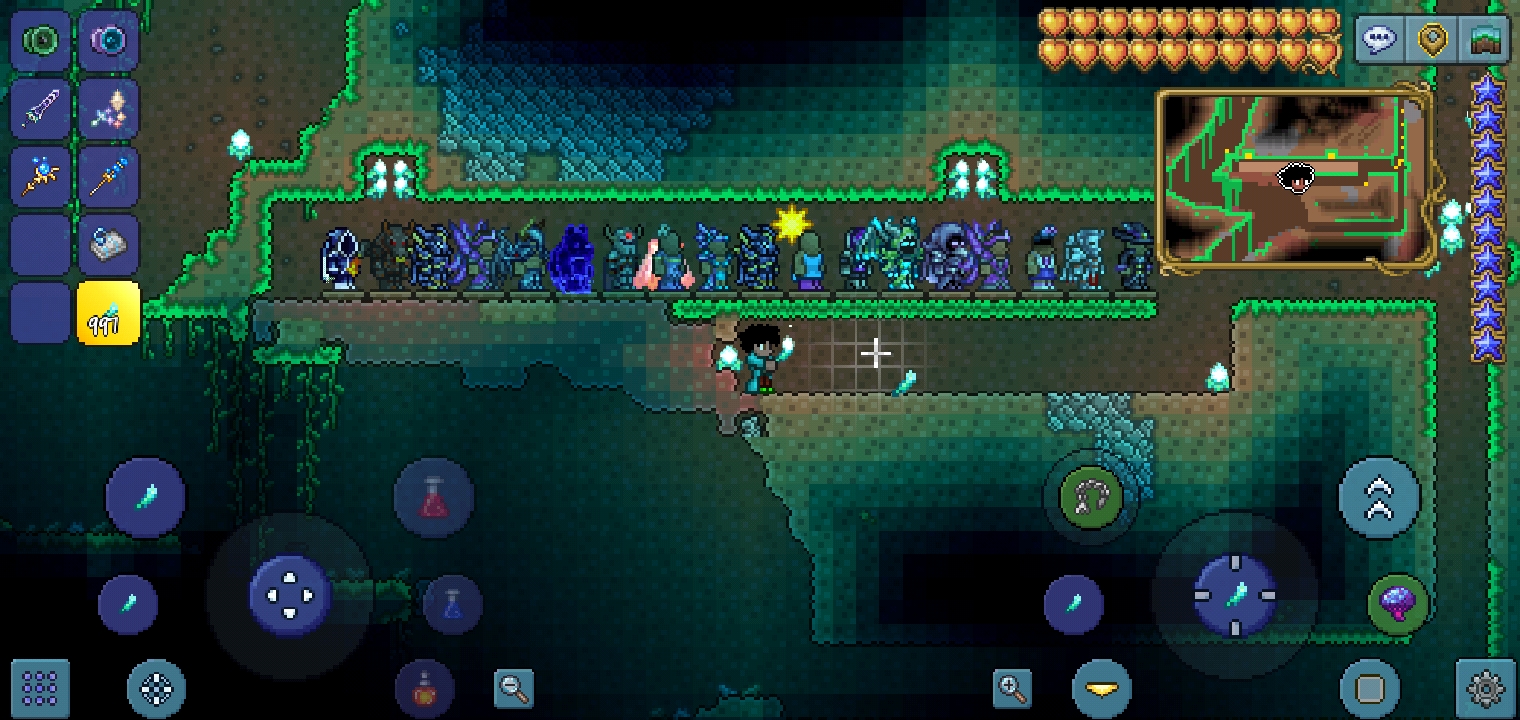This screenshot has width=1520, height=720.
Task: Tap the double-arrow jump button
Action: [x=1379, y=497]
